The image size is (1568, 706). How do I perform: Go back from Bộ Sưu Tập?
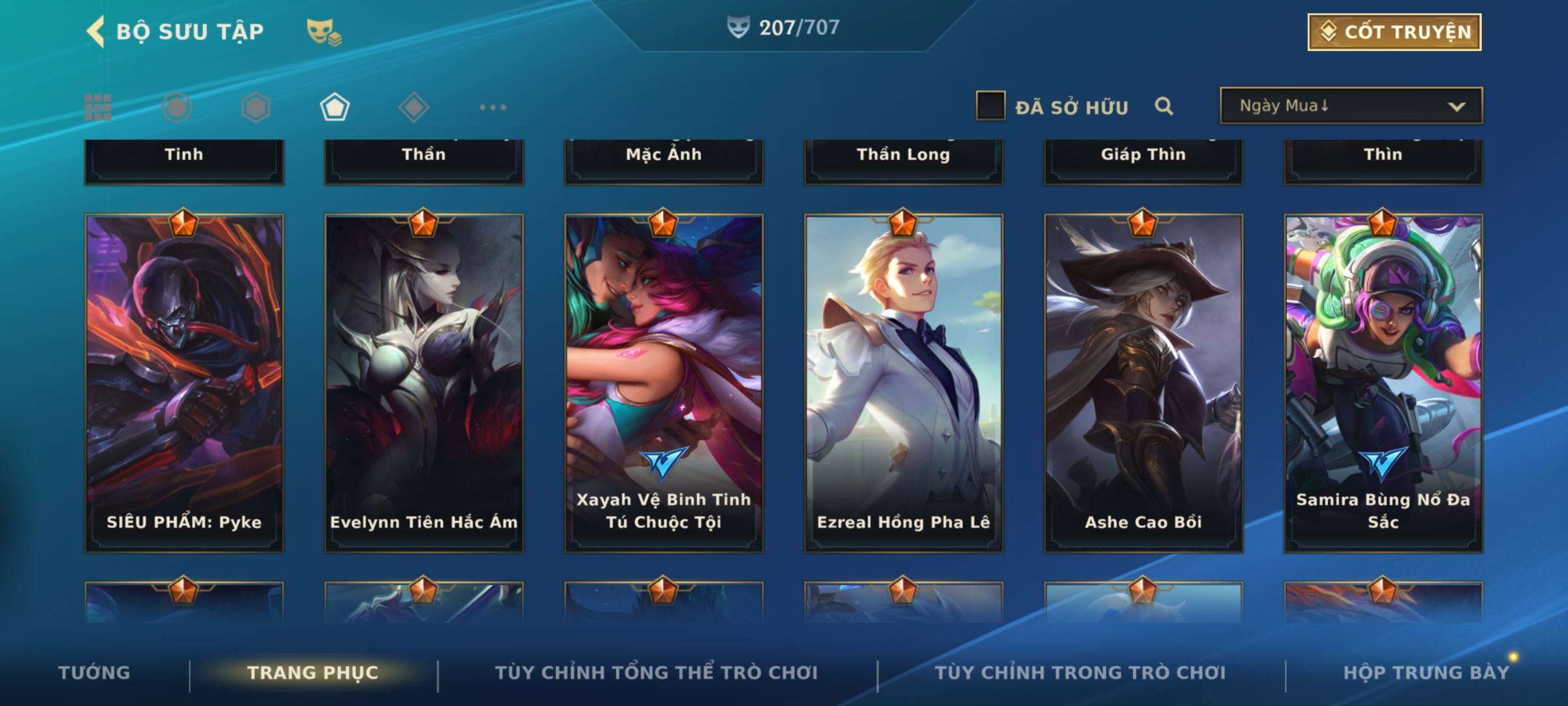96,31
